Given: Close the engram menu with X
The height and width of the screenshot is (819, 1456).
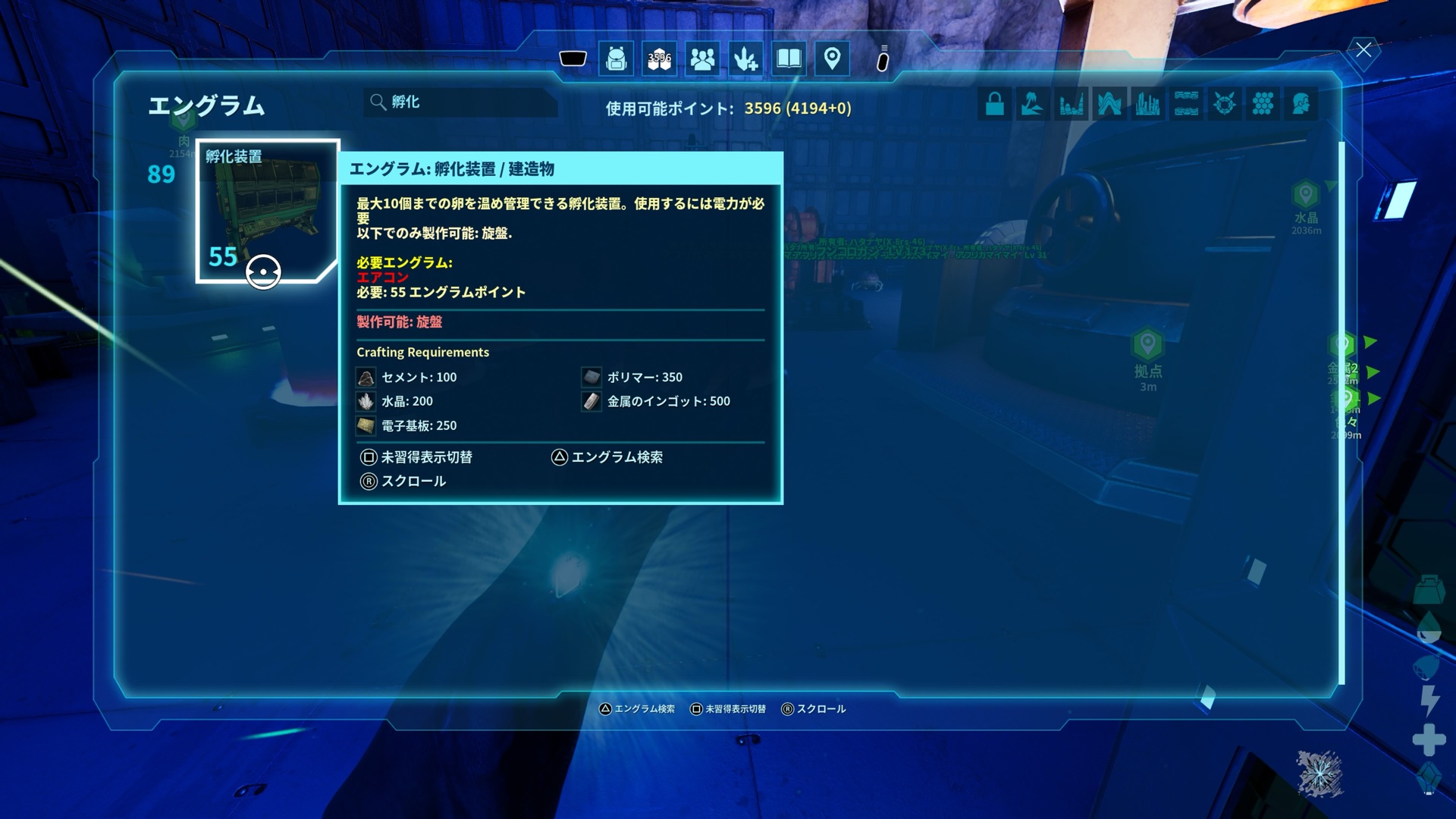Looking at the screenshot, I should [1363, 50].
